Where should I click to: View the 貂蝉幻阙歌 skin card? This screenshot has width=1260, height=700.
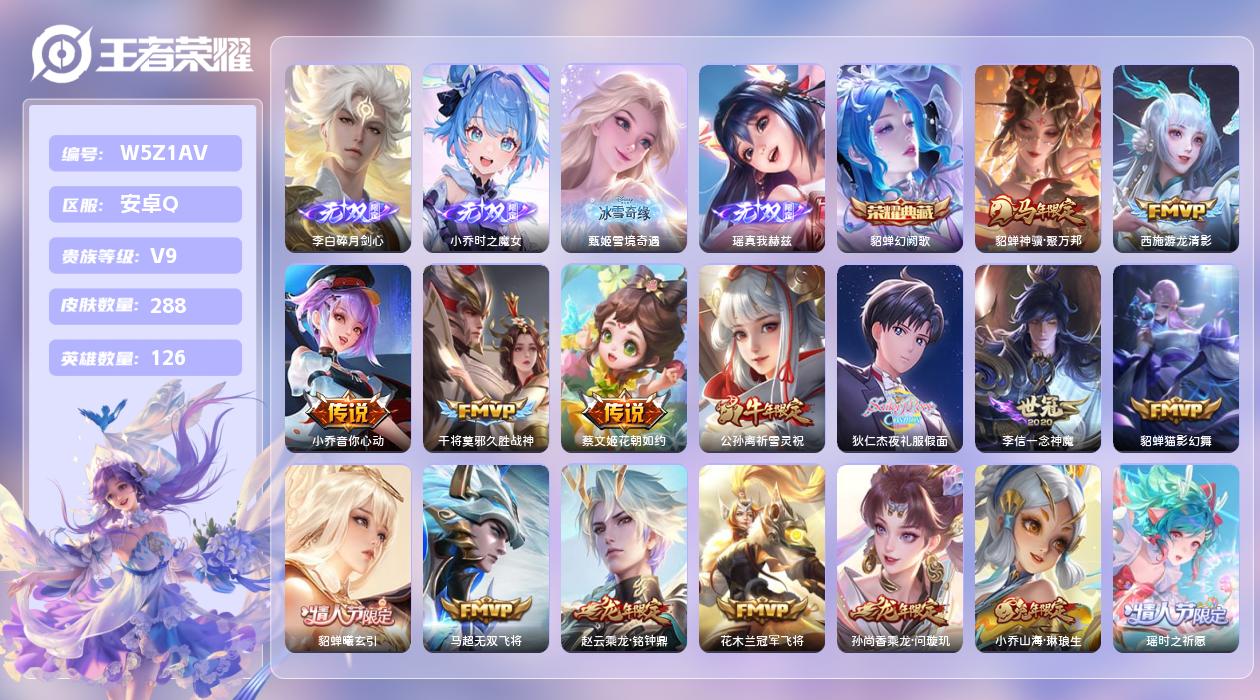(x=900, y=158)
